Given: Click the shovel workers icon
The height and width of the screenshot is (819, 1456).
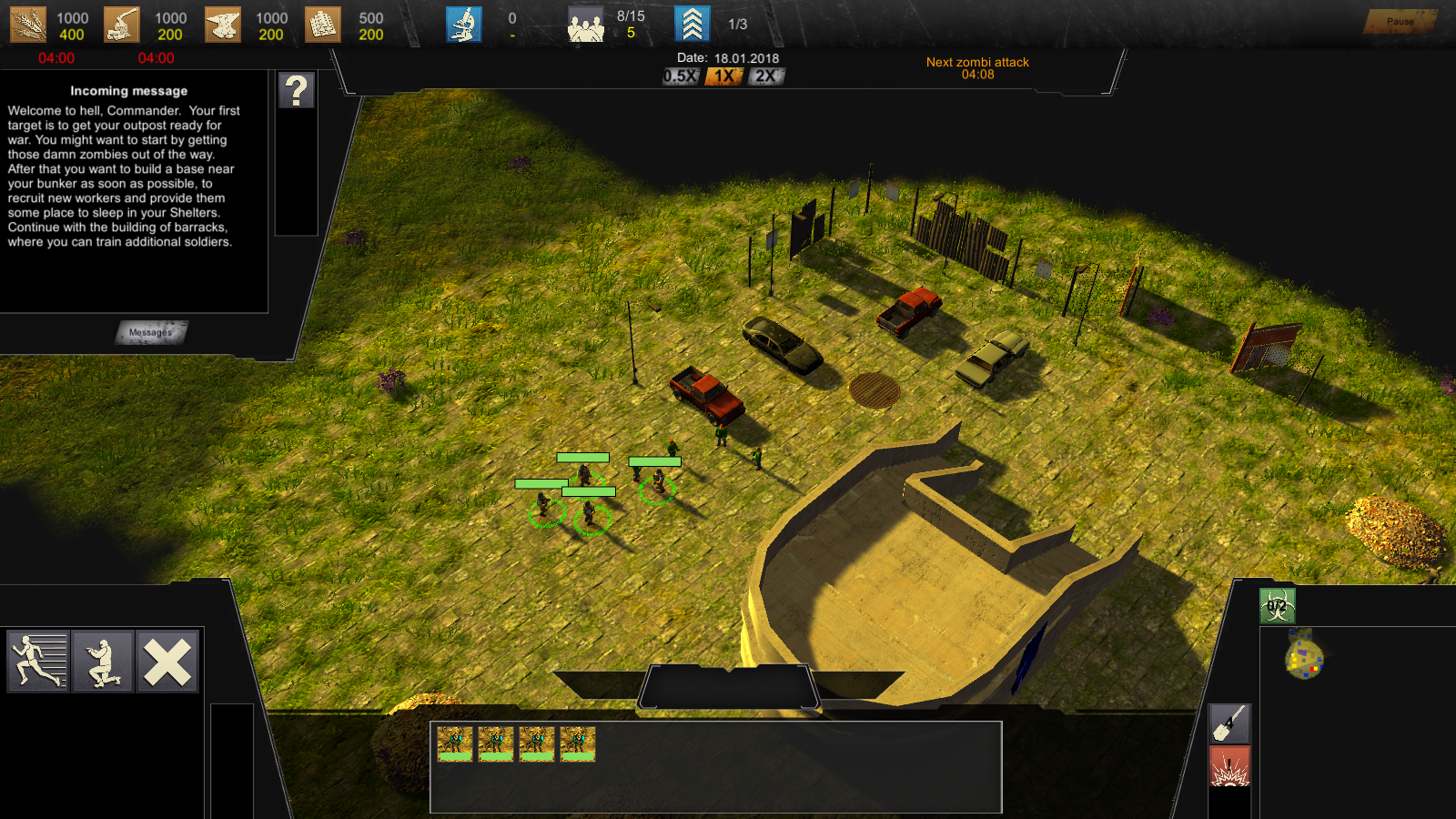Looking at the screenshot, I should pos(1229,723).
